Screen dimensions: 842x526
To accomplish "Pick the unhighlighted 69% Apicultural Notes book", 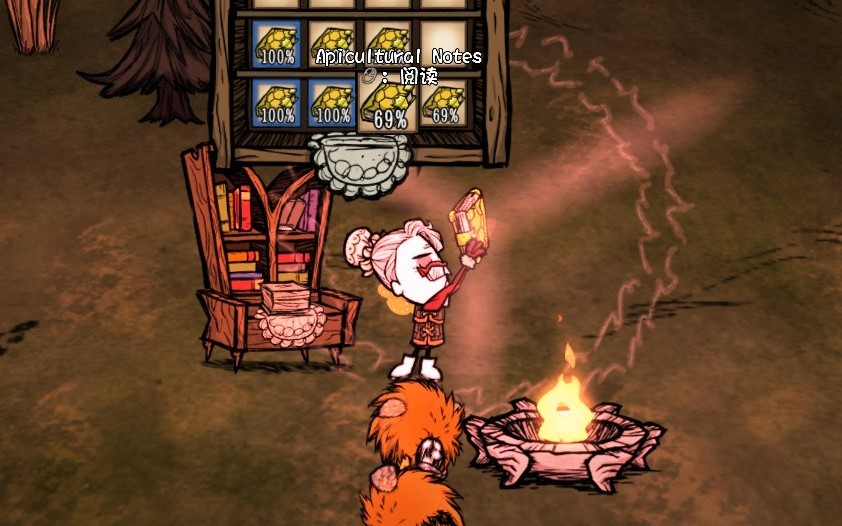I will [x=445, y=102].
